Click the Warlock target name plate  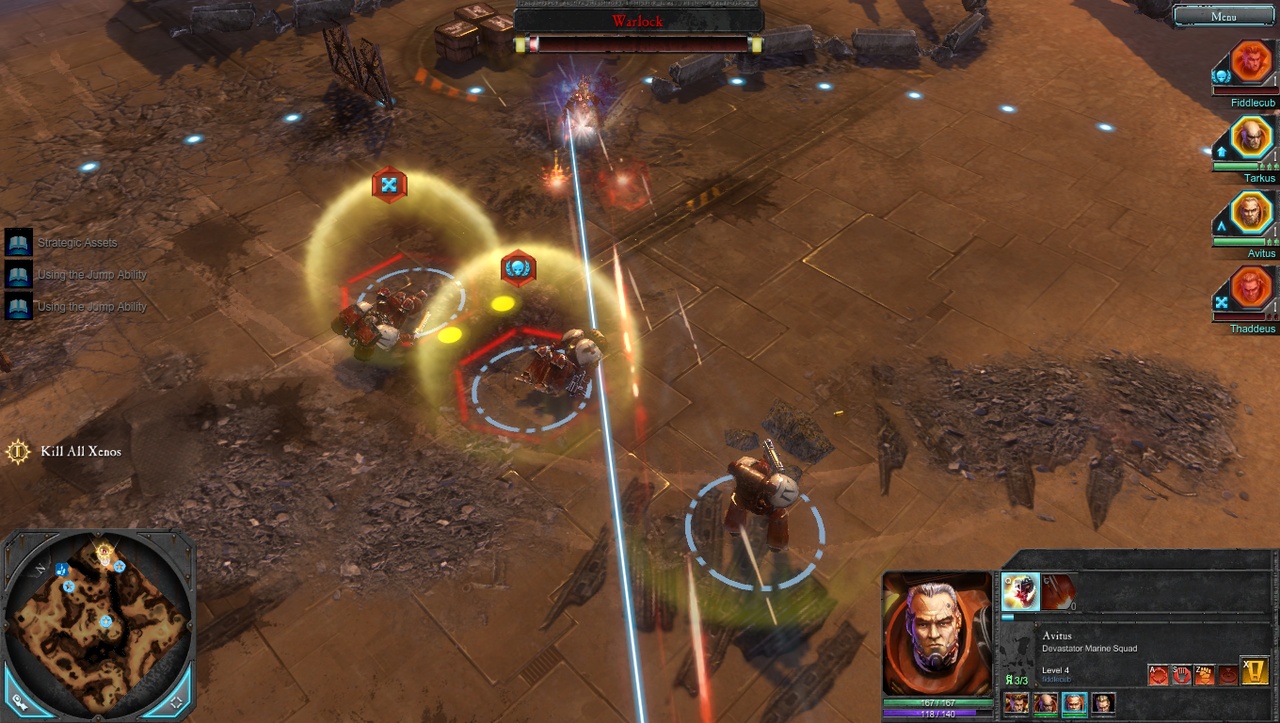click(637, 20)
